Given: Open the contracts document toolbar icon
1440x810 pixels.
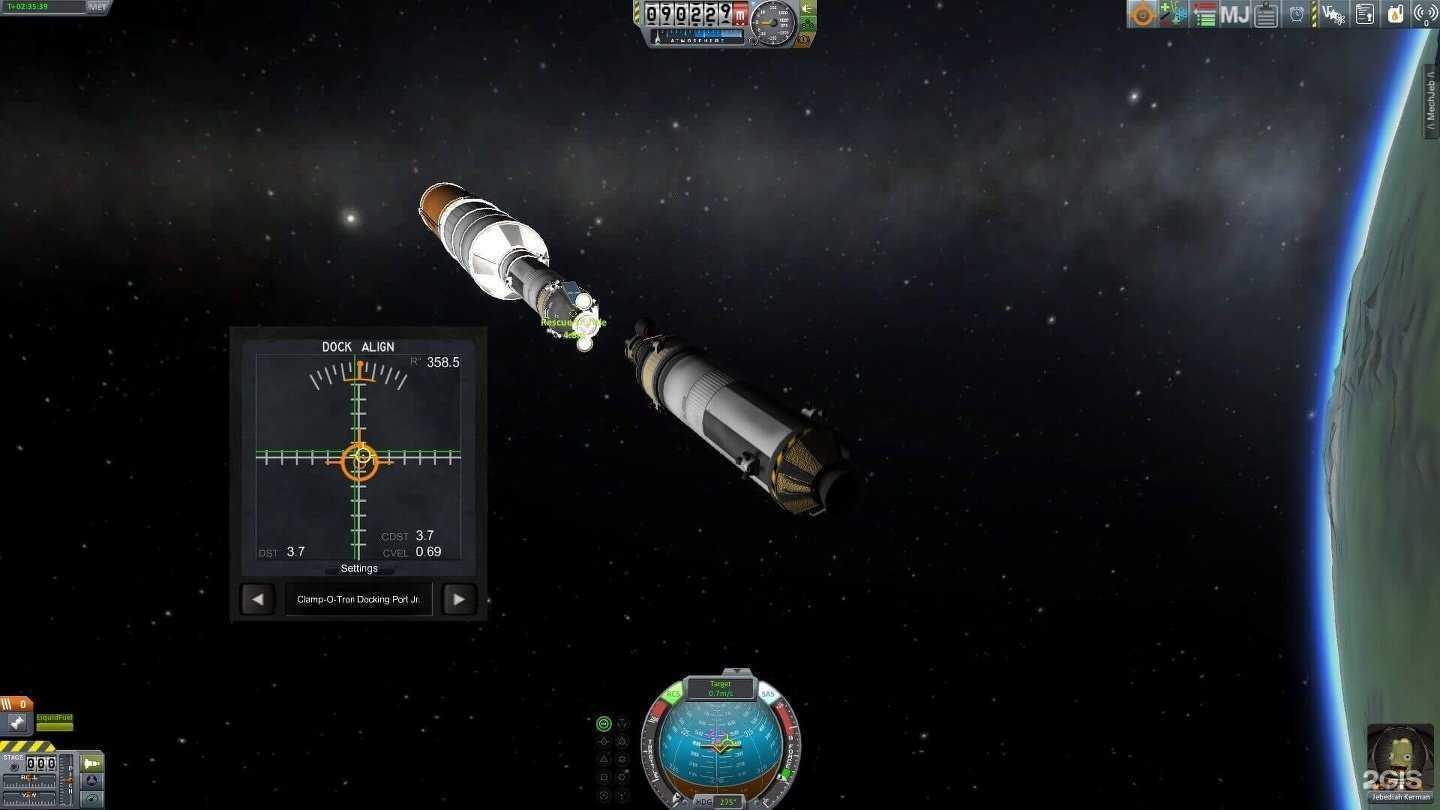Looking at the screenshot, I should 1365,14.
